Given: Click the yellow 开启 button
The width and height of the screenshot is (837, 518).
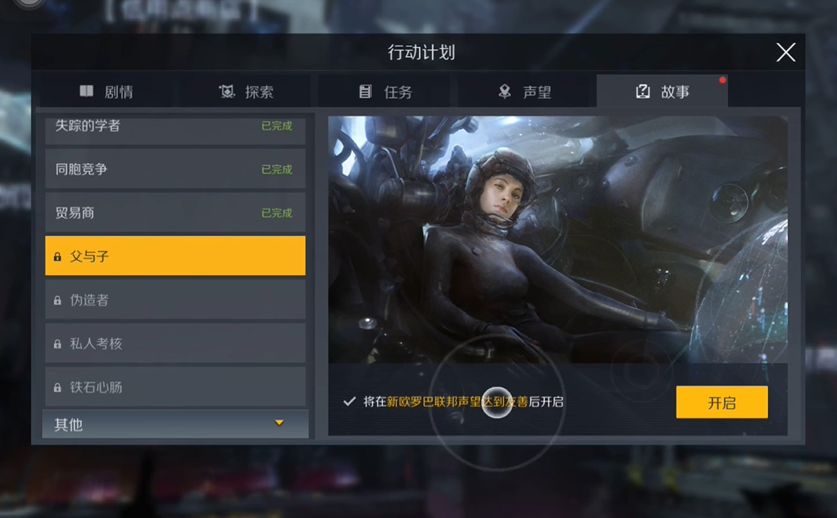Looking at the screenshot, I should point(721,402).
